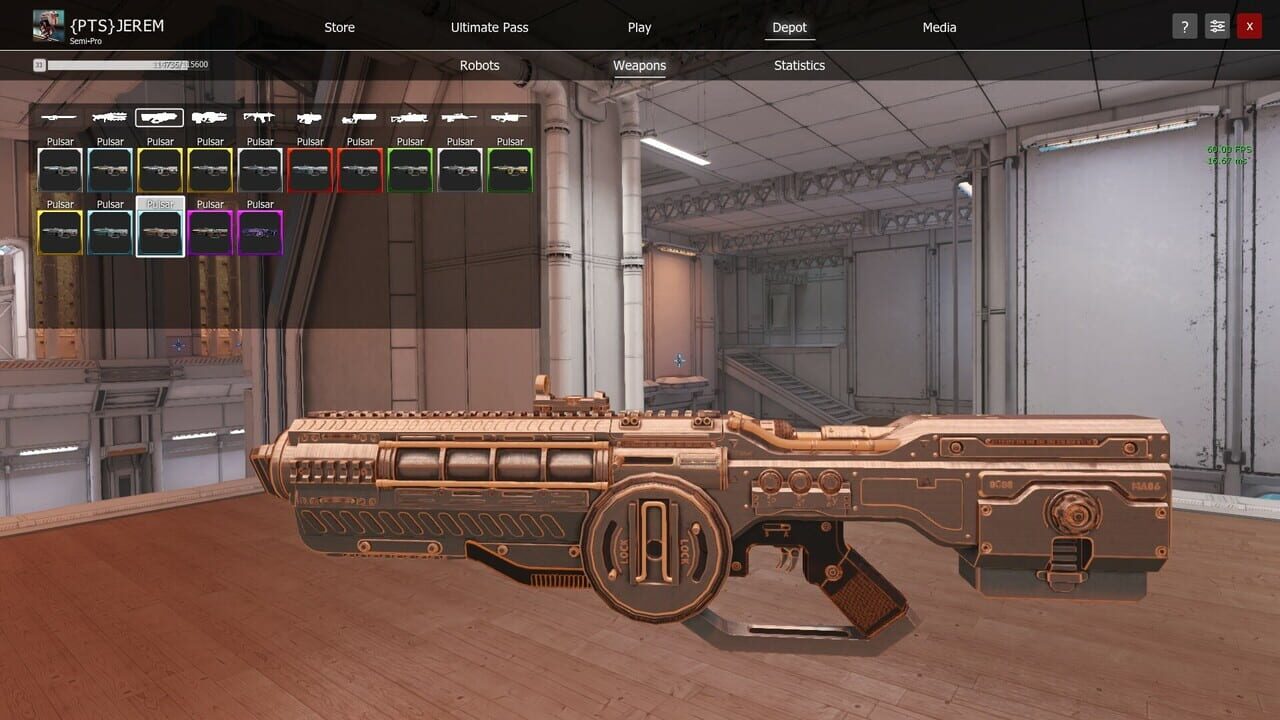Select the purple Pulsar weapon thumbnail
Image resolution: width=1280 pixels, height=720 pixels.
(260, 232)
